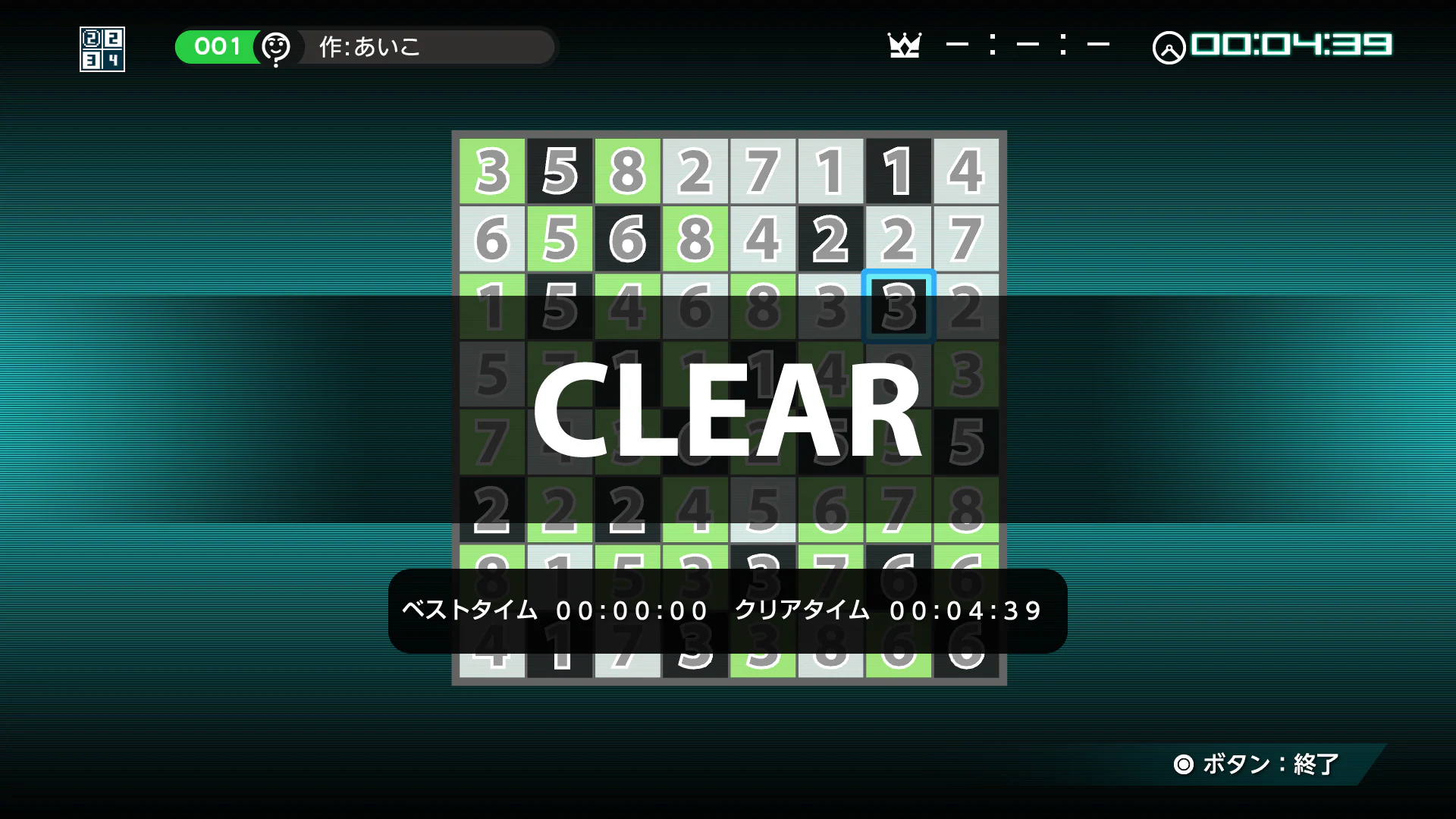The width and height of the screenshot is (1456, 819).
Task: Click the green 8 tile in top row
Action: pos(626,171)
